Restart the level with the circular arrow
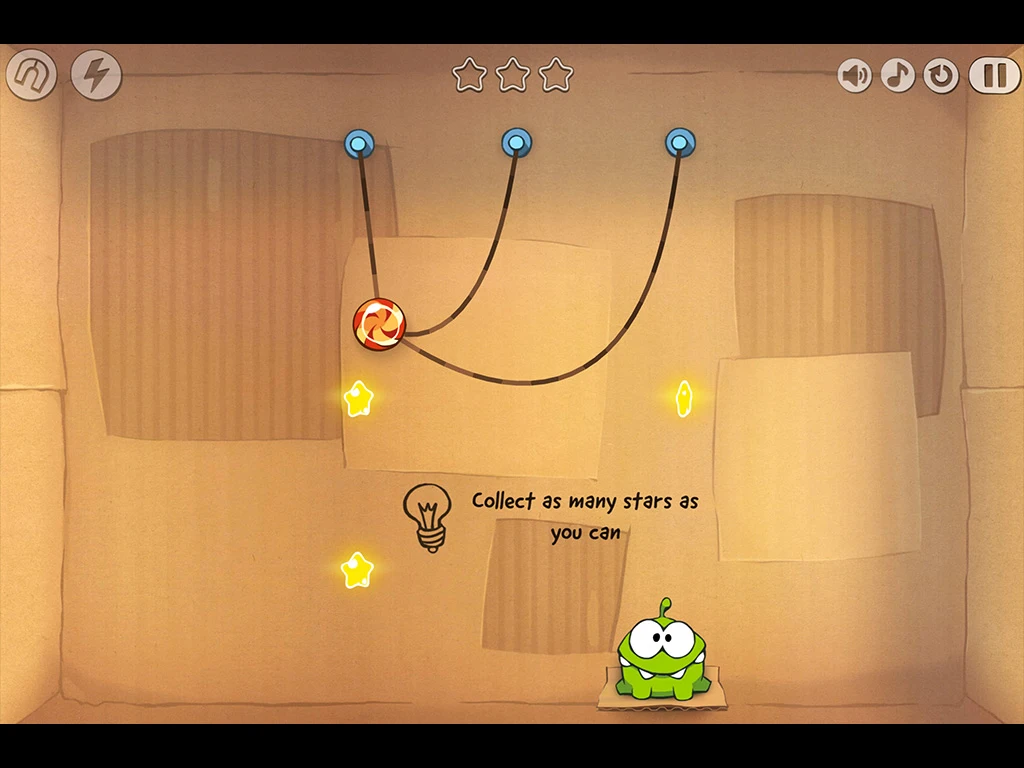The width and height of the screenshot is (1024, 768). pyautogui.click(x=941, y=75)
